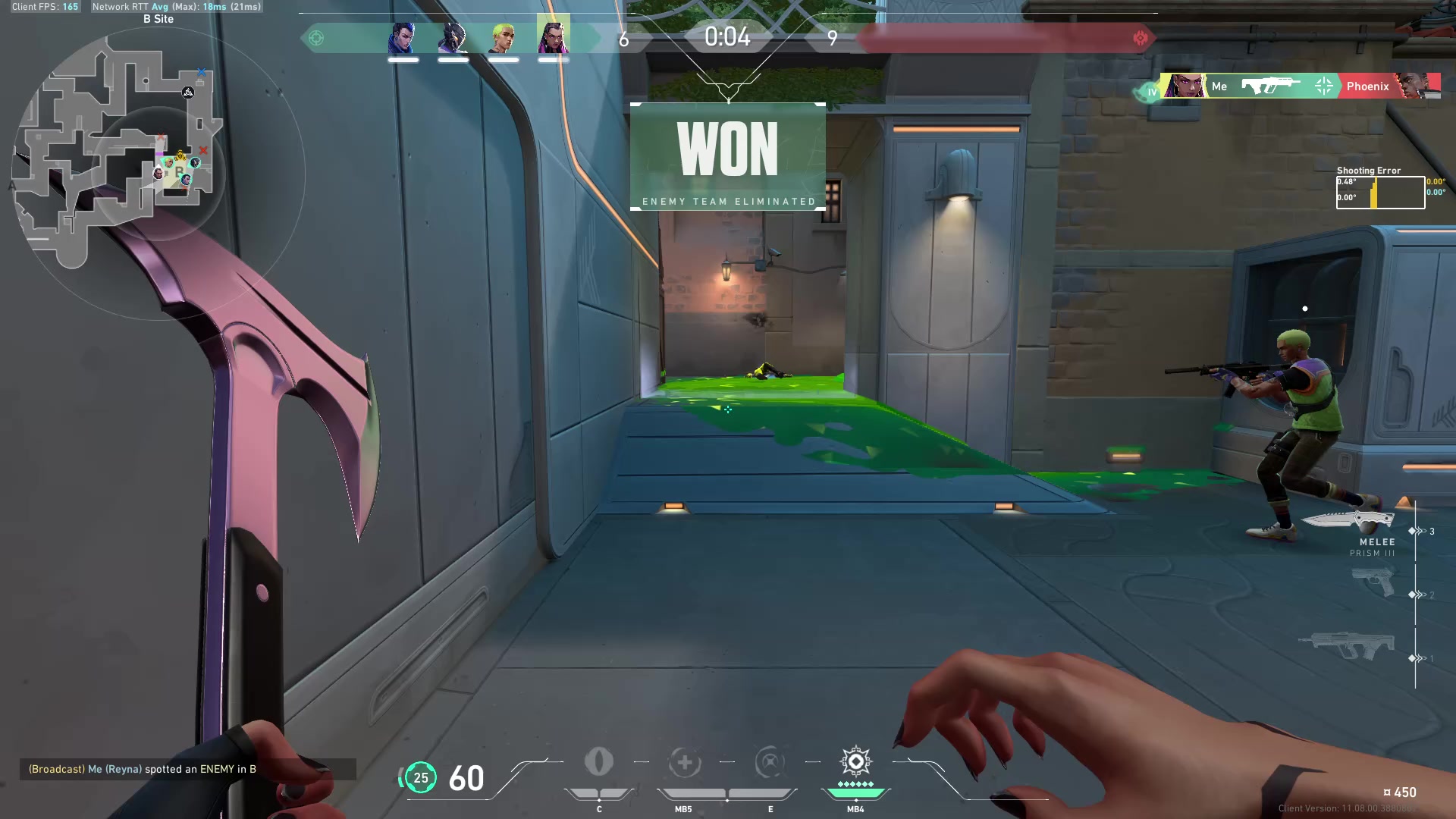
Task: Select the primary rifle weapon slot
Action: [x=1348, y=645]
